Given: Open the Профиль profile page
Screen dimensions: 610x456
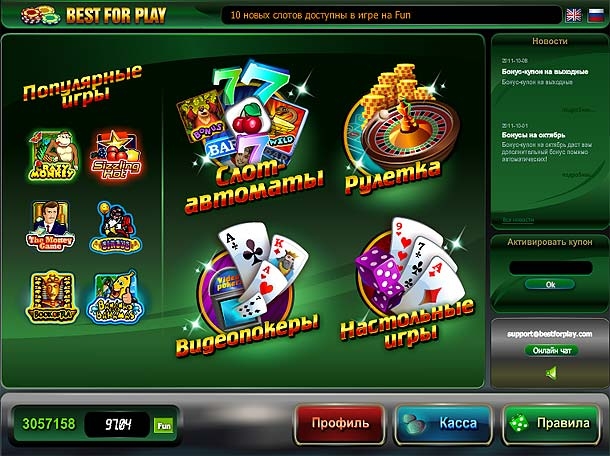Looking at the screenshot, I should click(339, 423).
